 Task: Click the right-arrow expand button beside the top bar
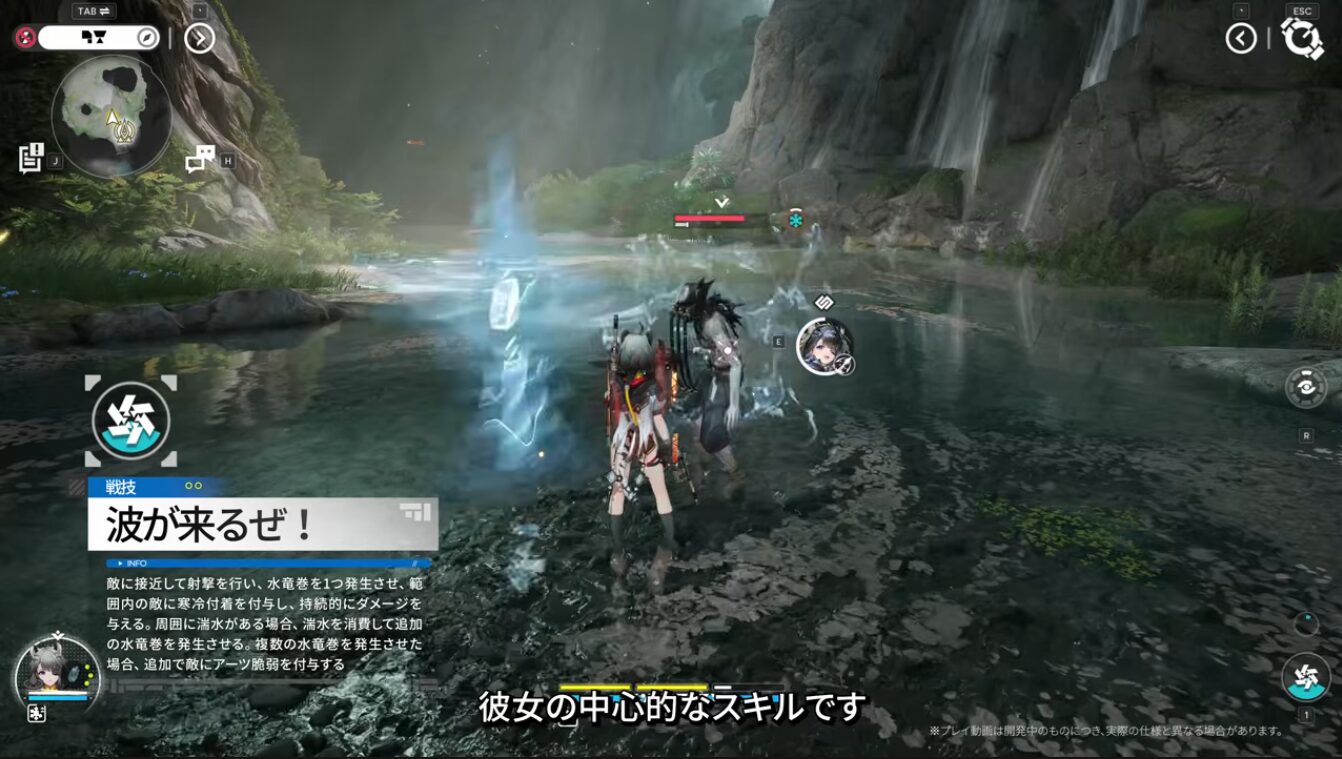pyautogui.click(x=200, y=39)
